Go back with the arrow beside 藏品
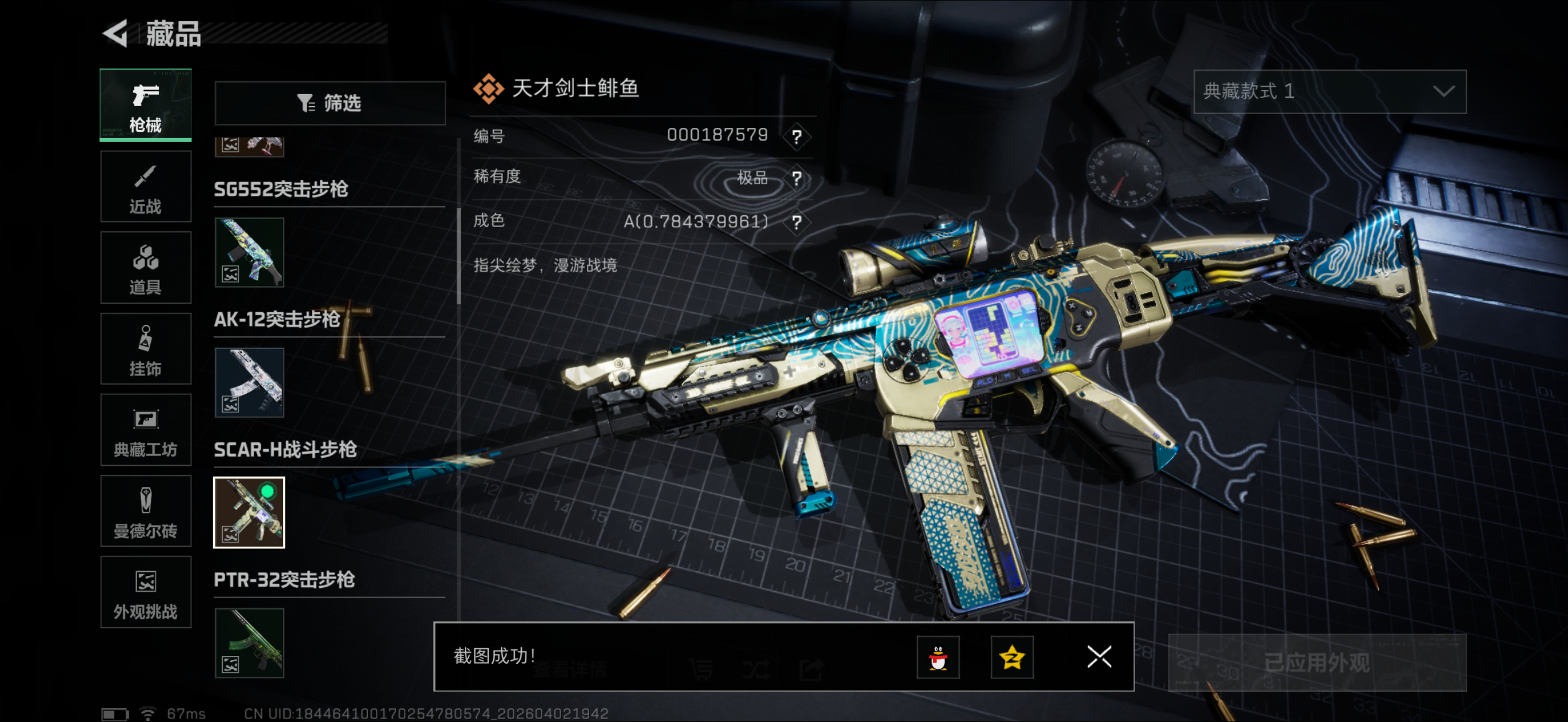Screen dimensions: 1568x722 (116, 33)
